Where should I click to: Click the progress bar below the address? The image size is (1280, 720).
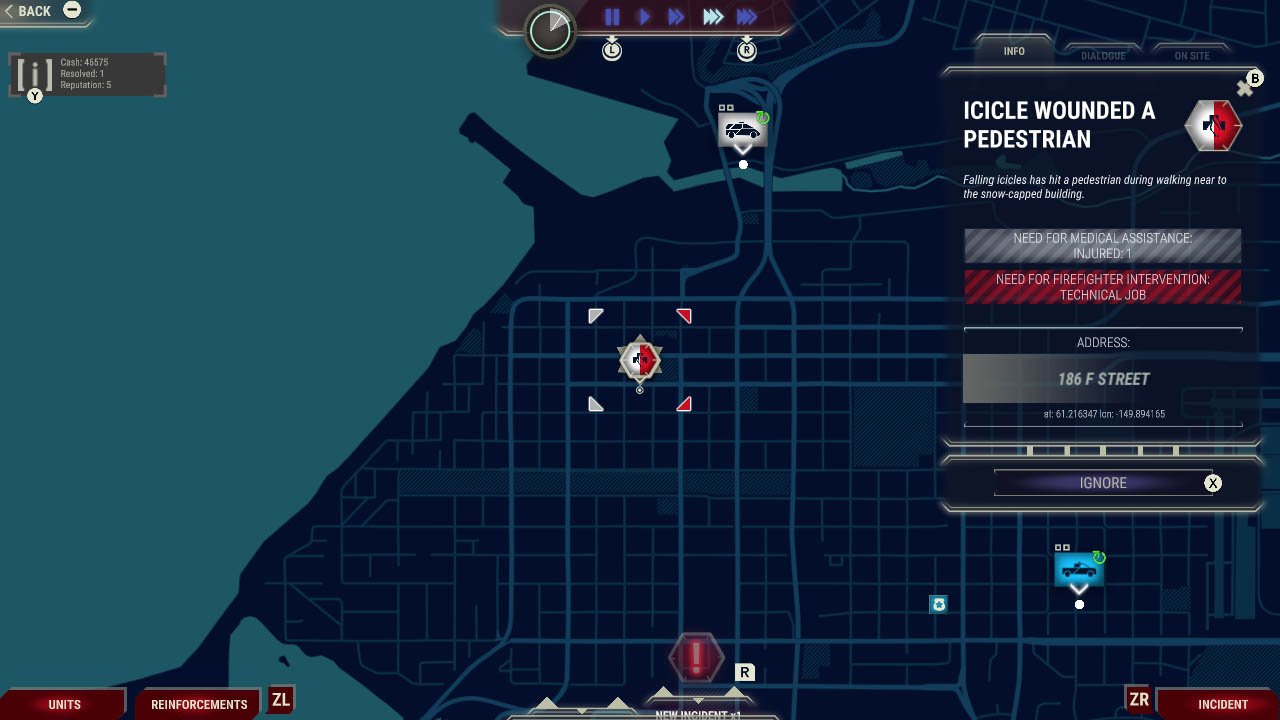[1103, 447]
